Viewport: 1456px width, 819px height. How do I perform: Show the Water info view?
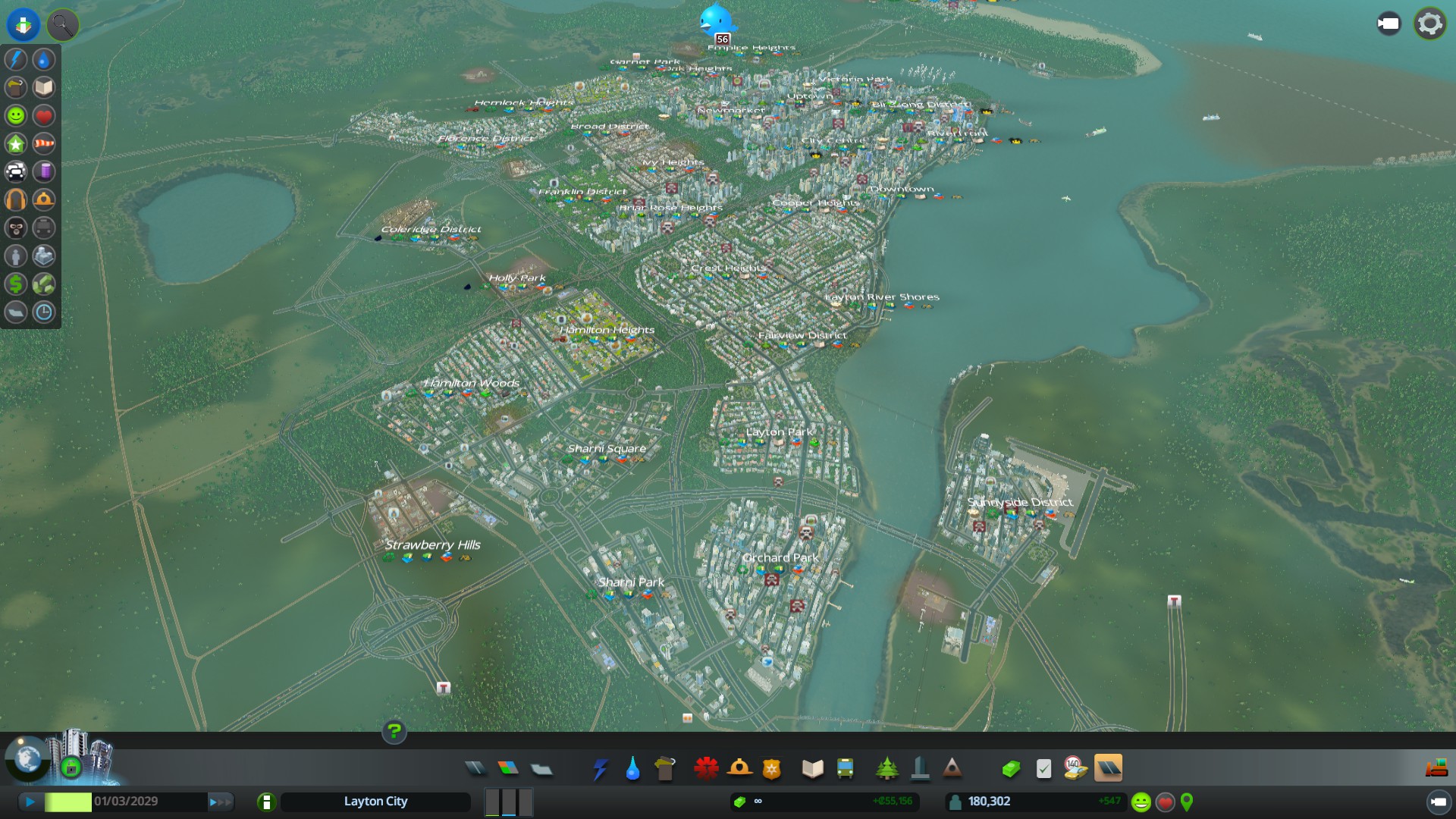click(x=44, y=59)
